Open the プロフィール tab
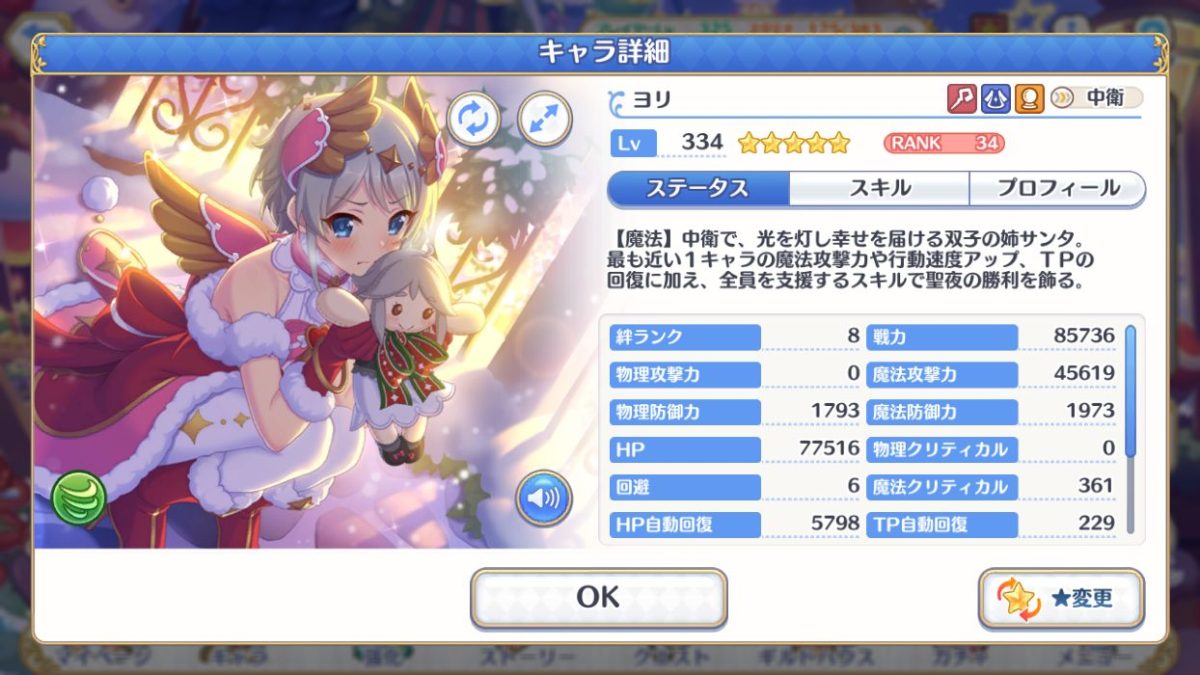Screen dimensions: 1200x675 [x=1057, y=188]
